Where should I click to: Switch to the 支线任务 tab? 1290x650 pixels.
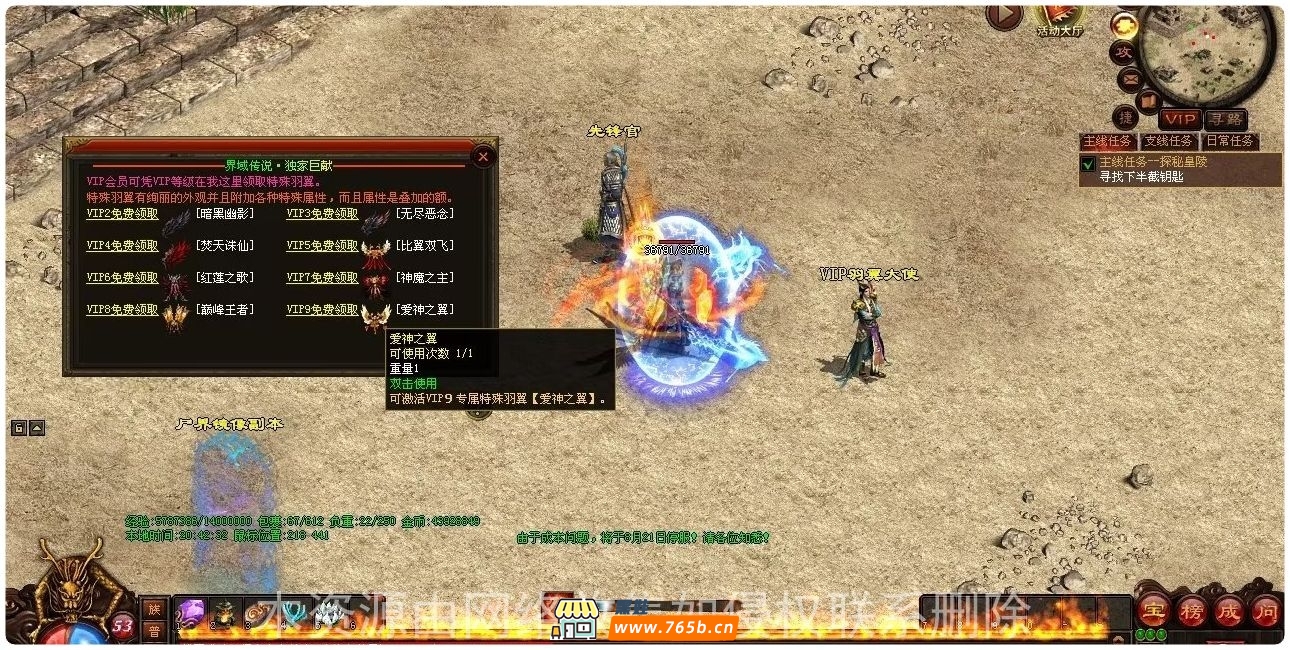1168,141
